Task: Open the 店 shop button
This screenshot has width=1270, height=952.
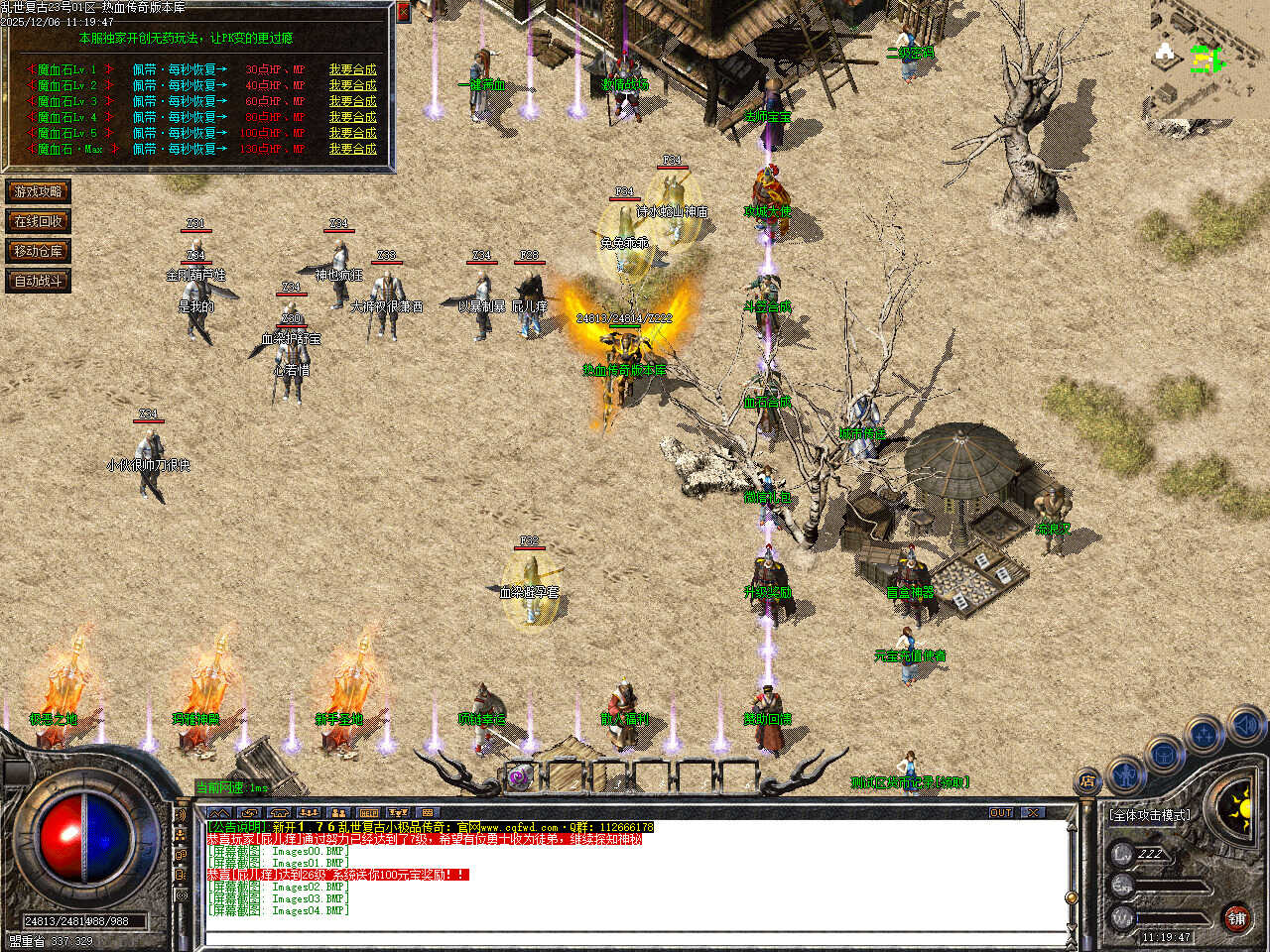Action: [1089, 782]
